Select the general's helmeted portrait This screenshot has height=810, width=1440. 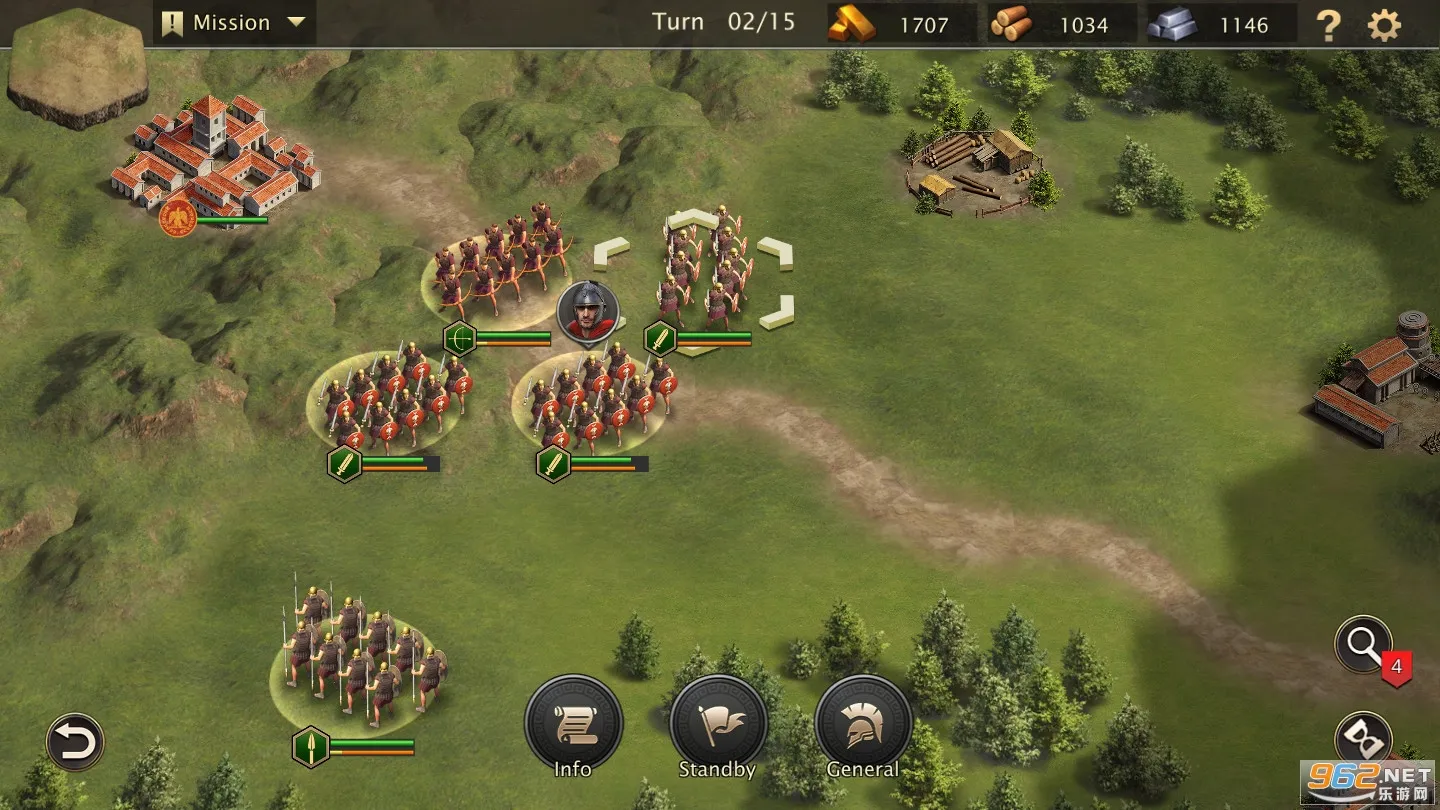(x=588, y=310)
